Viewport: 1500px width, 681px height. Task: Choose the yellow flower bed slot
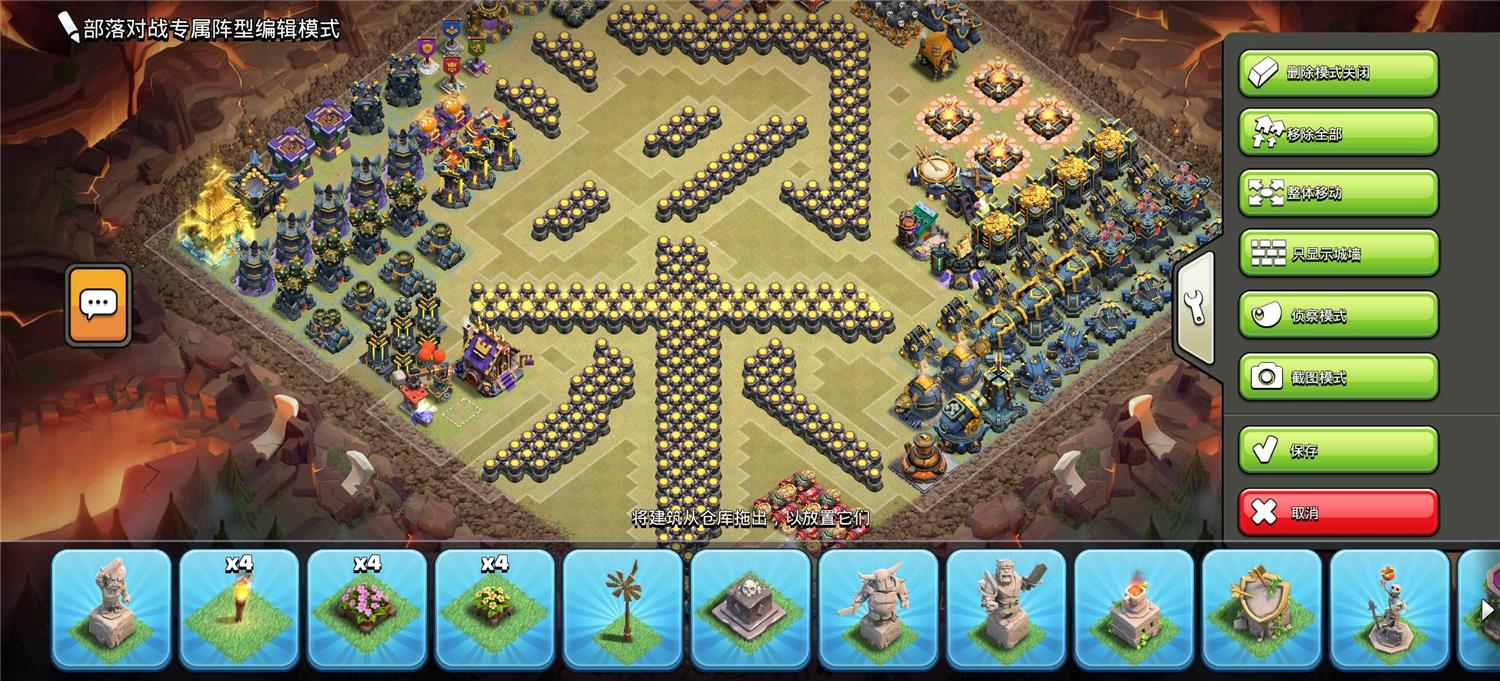pos(495,609)
